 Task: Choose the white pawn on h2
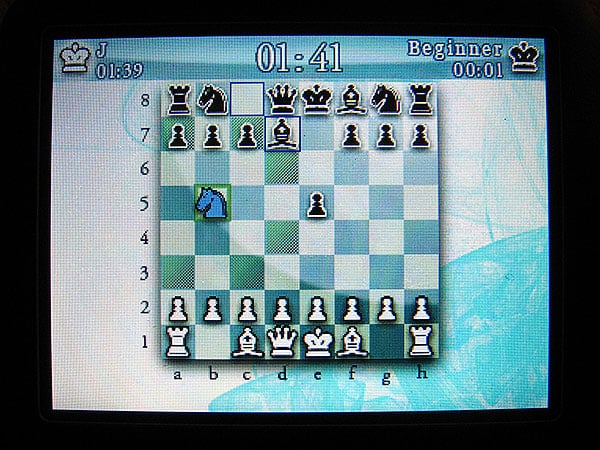click(421, 308)
